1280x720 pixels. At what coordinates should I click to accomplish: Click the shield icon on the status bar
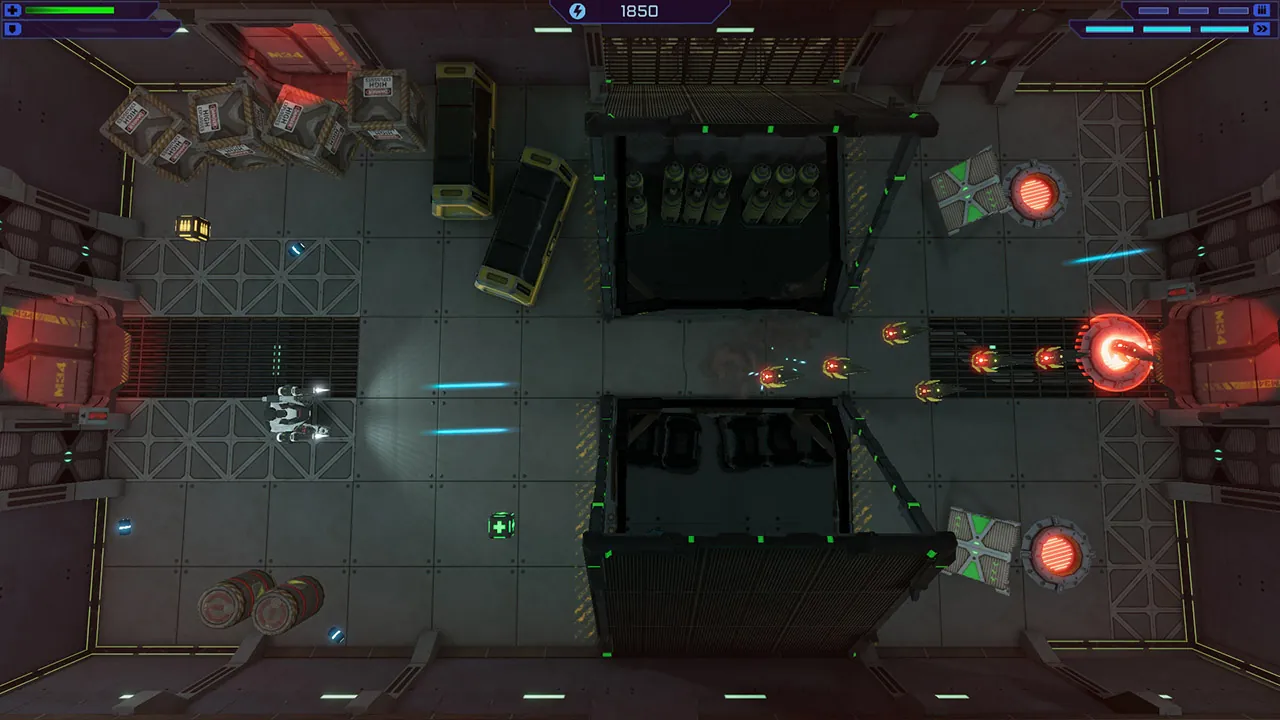(12, 28)
